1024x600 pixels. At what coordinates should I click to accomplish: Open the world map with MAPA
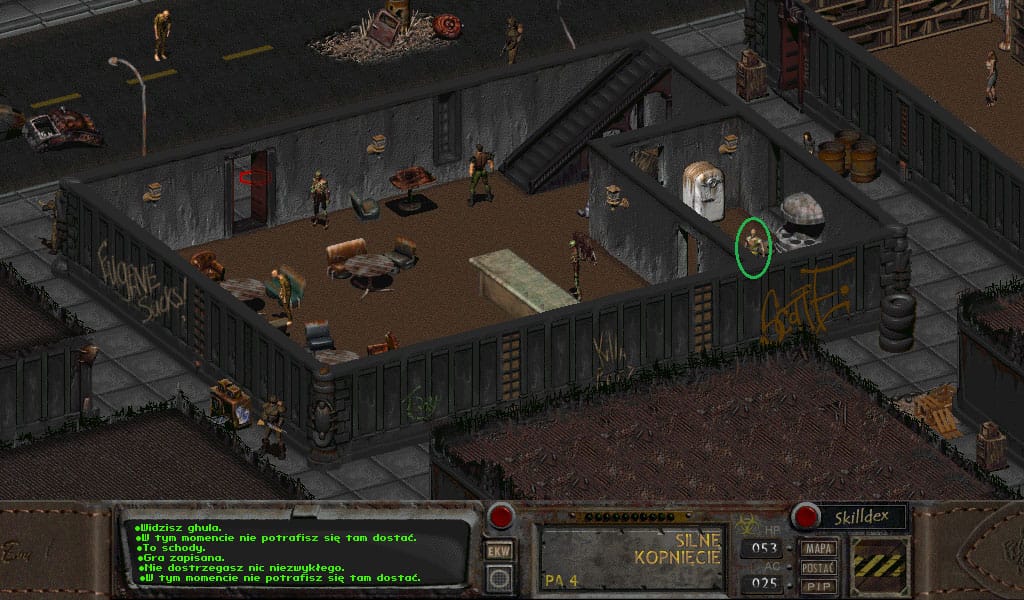coord(819,548)
